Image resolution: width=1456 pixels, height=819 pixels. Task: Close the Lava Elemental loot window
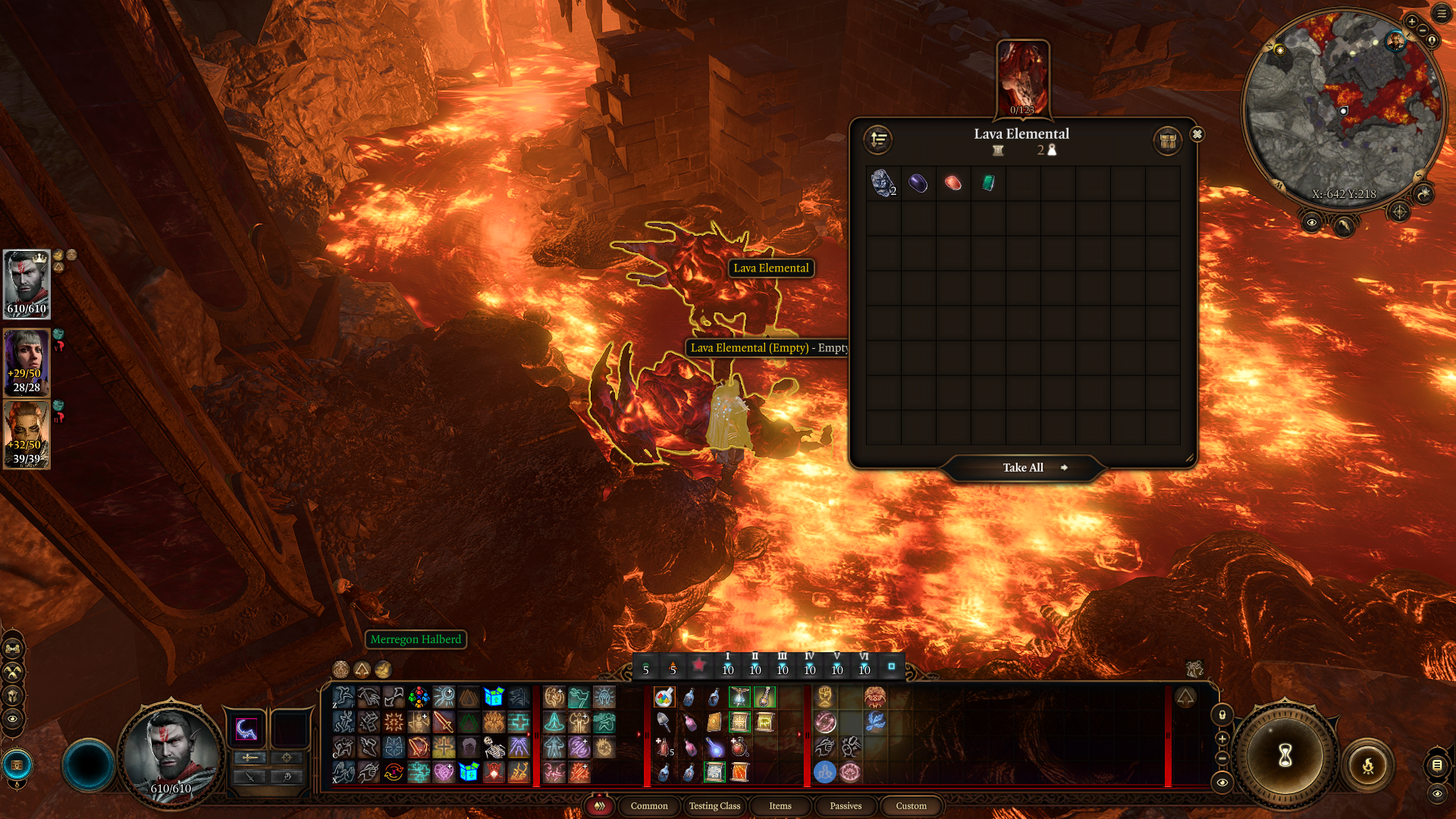pyautogui.click(x=1197, y=134)
